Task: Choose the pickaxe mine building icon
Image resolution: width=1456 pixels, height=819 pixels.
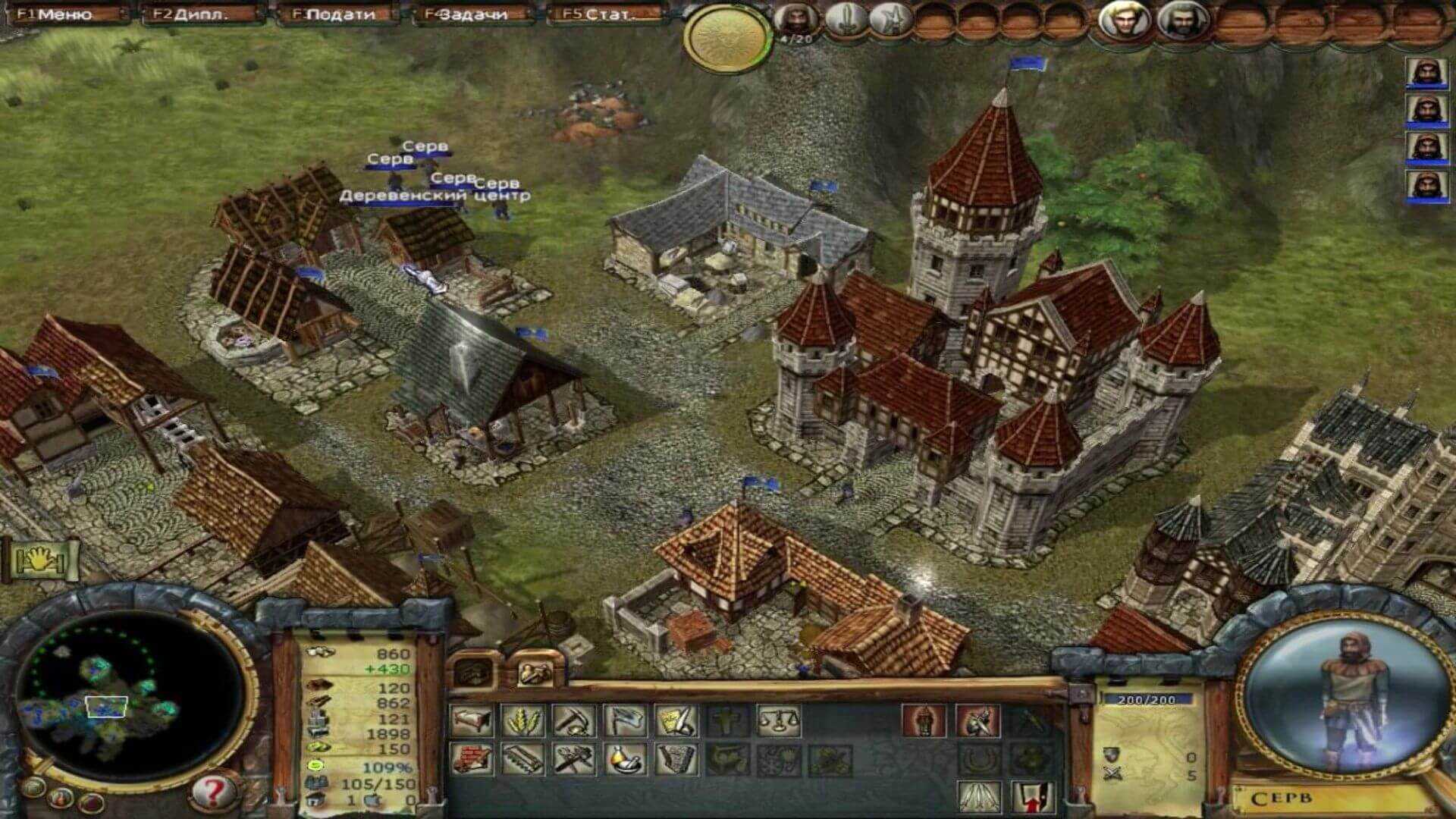Action: tap(574, 720)
